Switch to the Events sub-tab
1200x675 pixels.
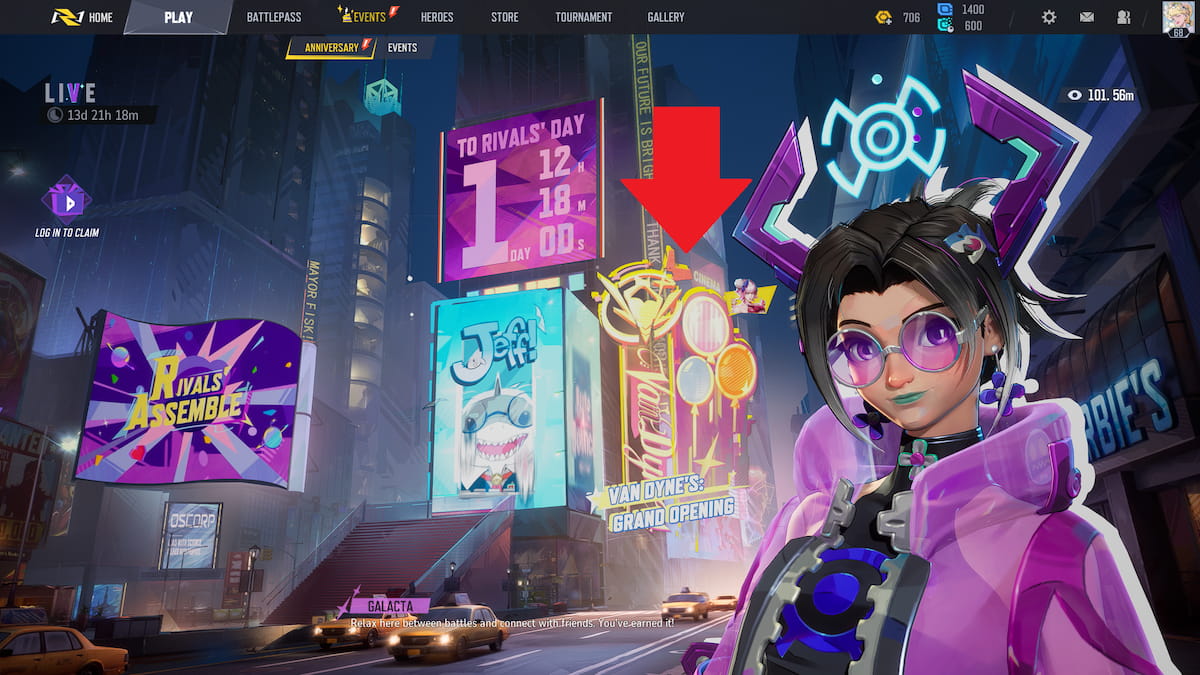point(402,47)
